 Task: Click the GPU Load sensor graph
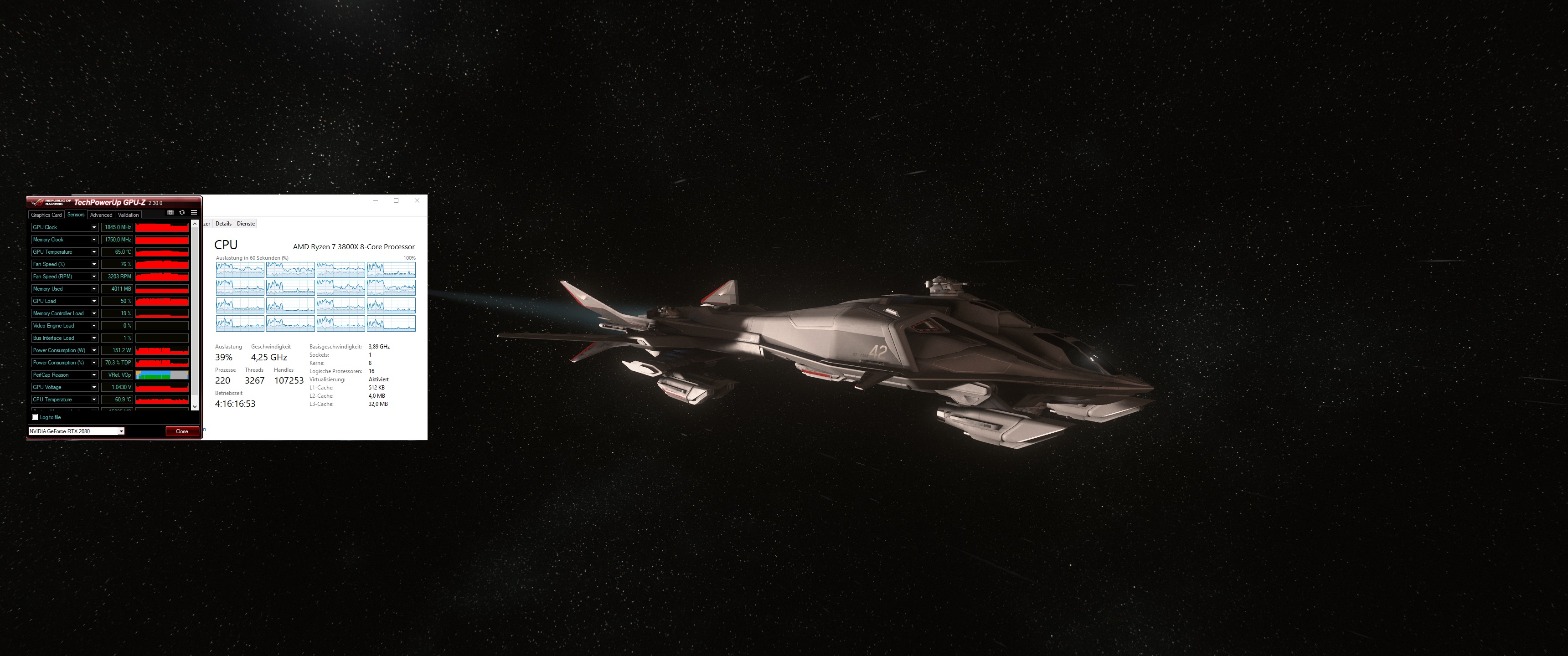[x=162, y=301]
